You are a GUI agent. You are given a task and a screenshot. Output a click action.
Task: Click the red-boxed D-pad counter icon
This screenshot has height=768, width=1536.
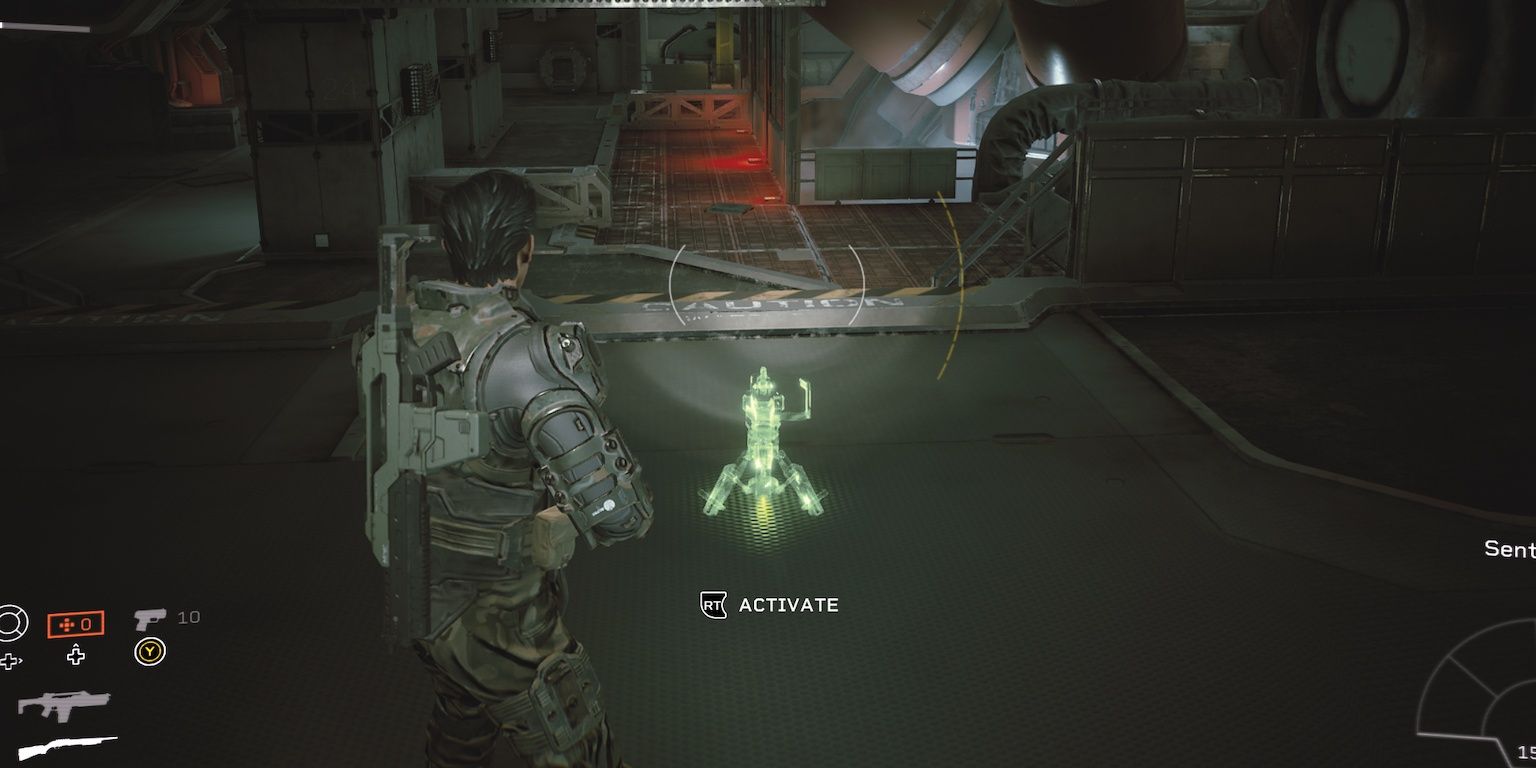pyautogui.click(x=76, y=624)
